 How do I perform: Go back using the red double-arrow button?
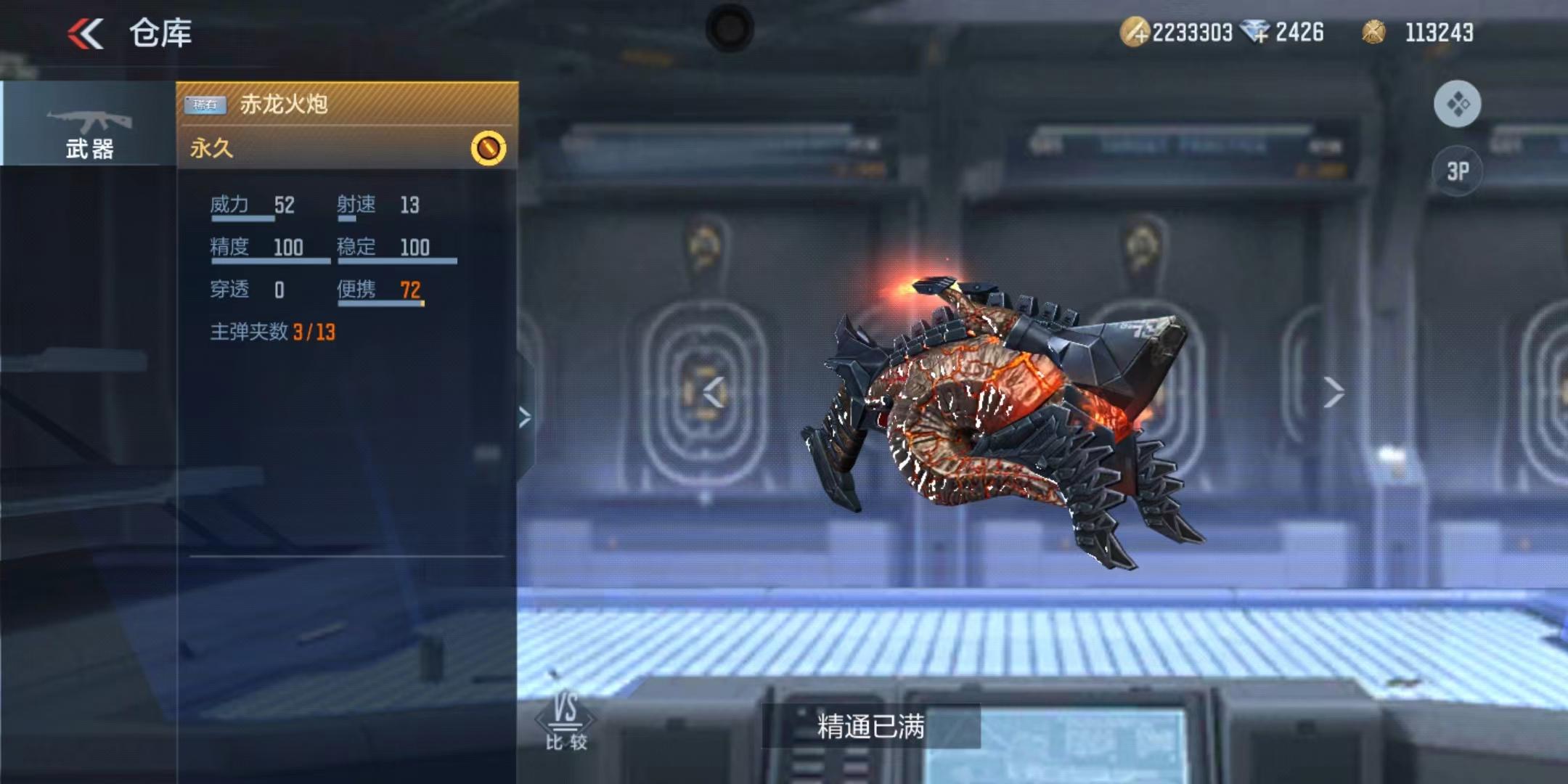pos(86,33)
